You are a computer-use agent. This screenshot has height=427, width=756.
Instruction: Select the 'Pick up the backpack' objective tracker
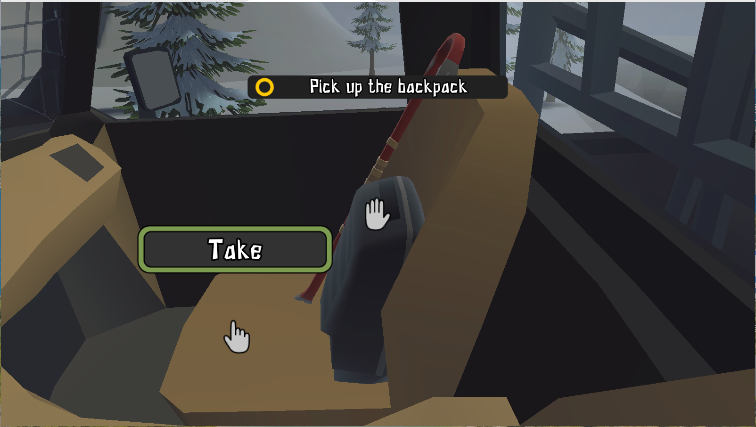(376, 87)
